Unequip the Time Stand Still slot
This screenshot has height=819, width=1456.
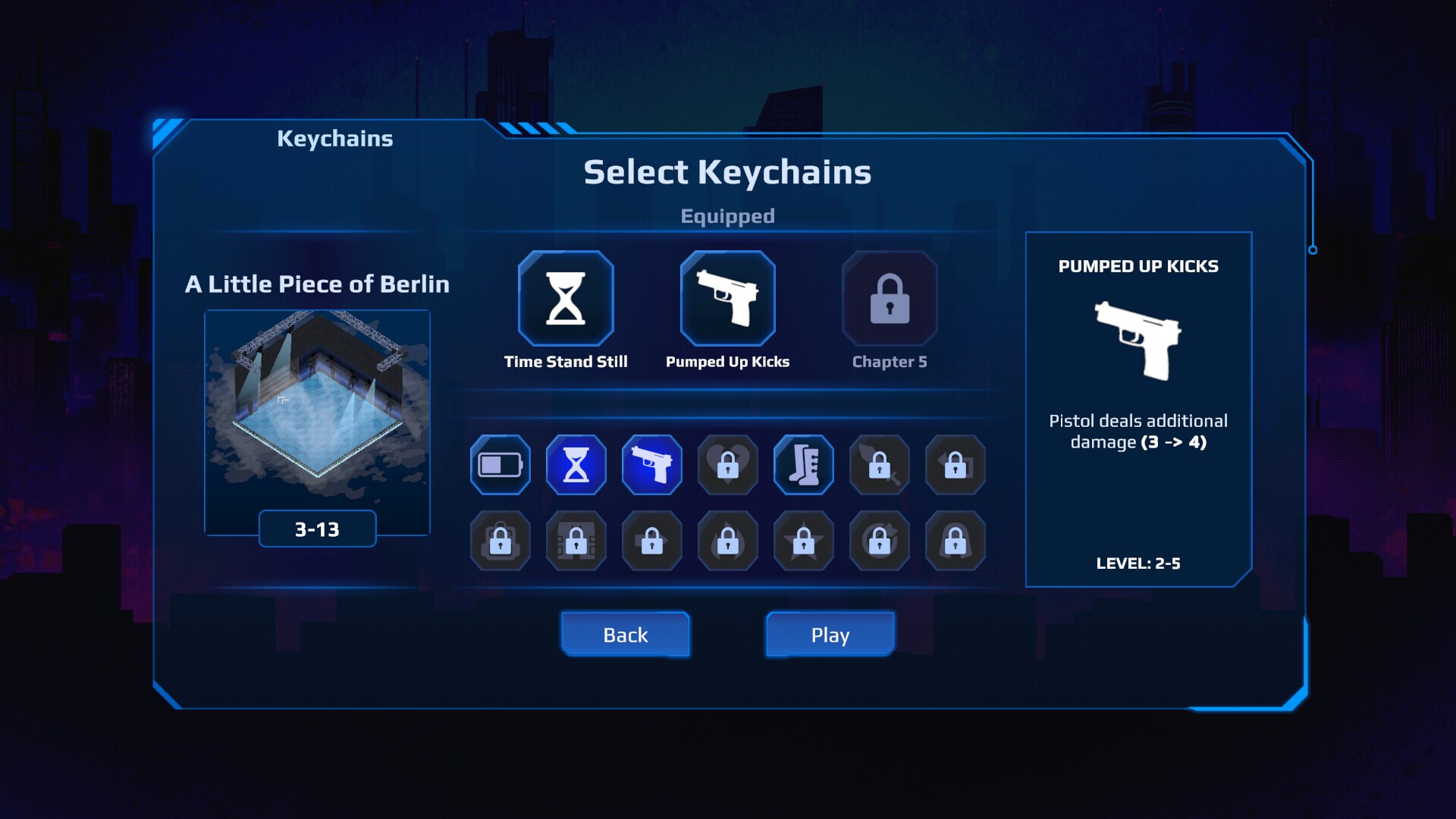point(564,298)
